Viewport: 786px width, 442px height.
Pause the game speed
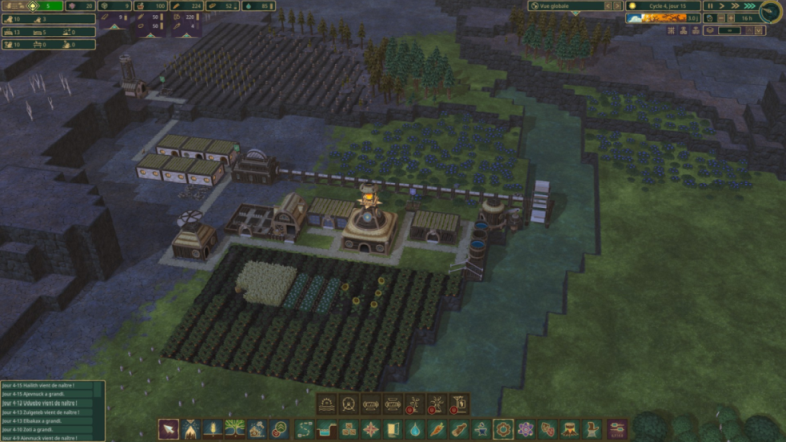tap(710, 6)
